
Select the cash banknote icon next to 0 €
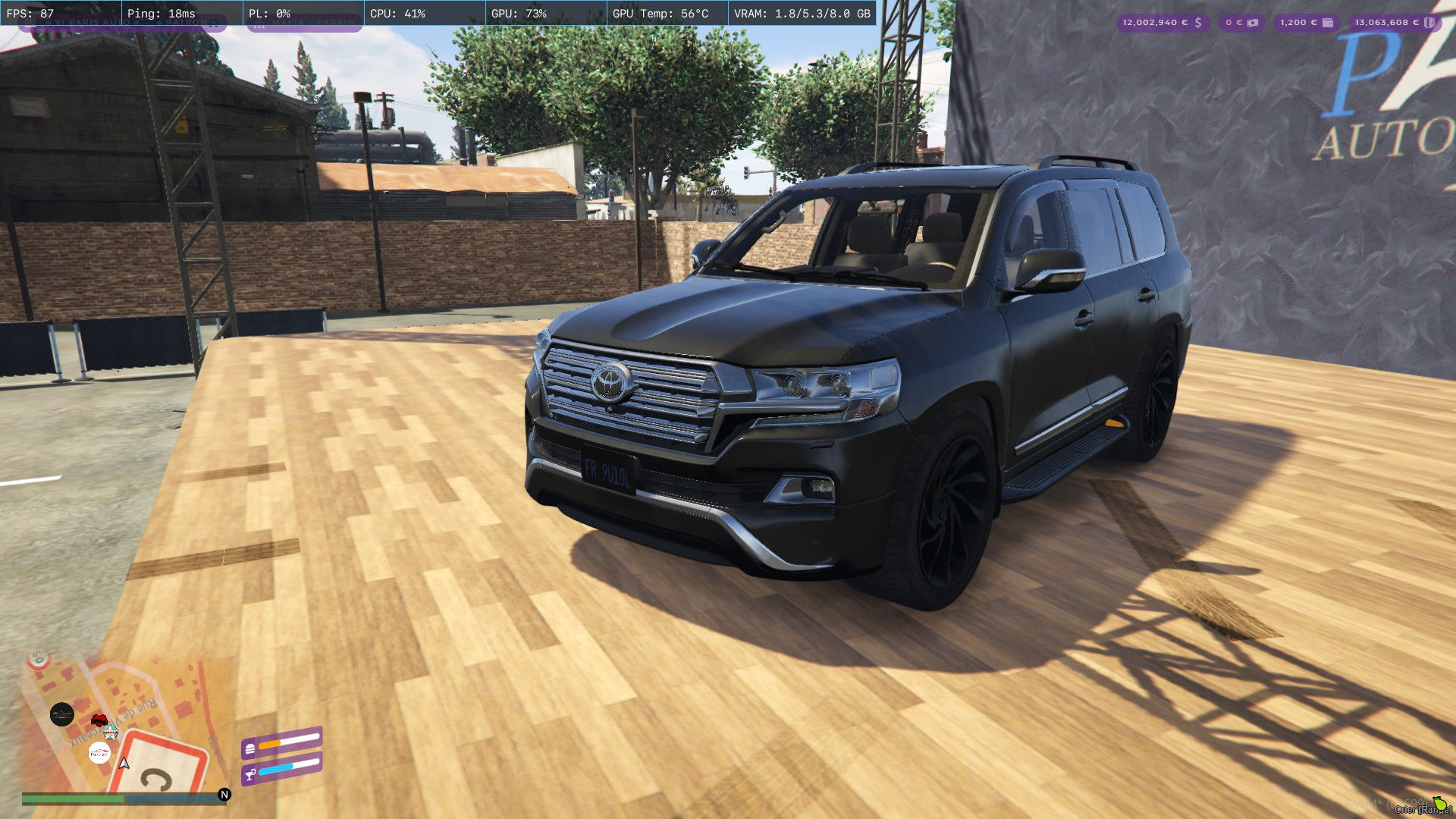point(1253,23)
